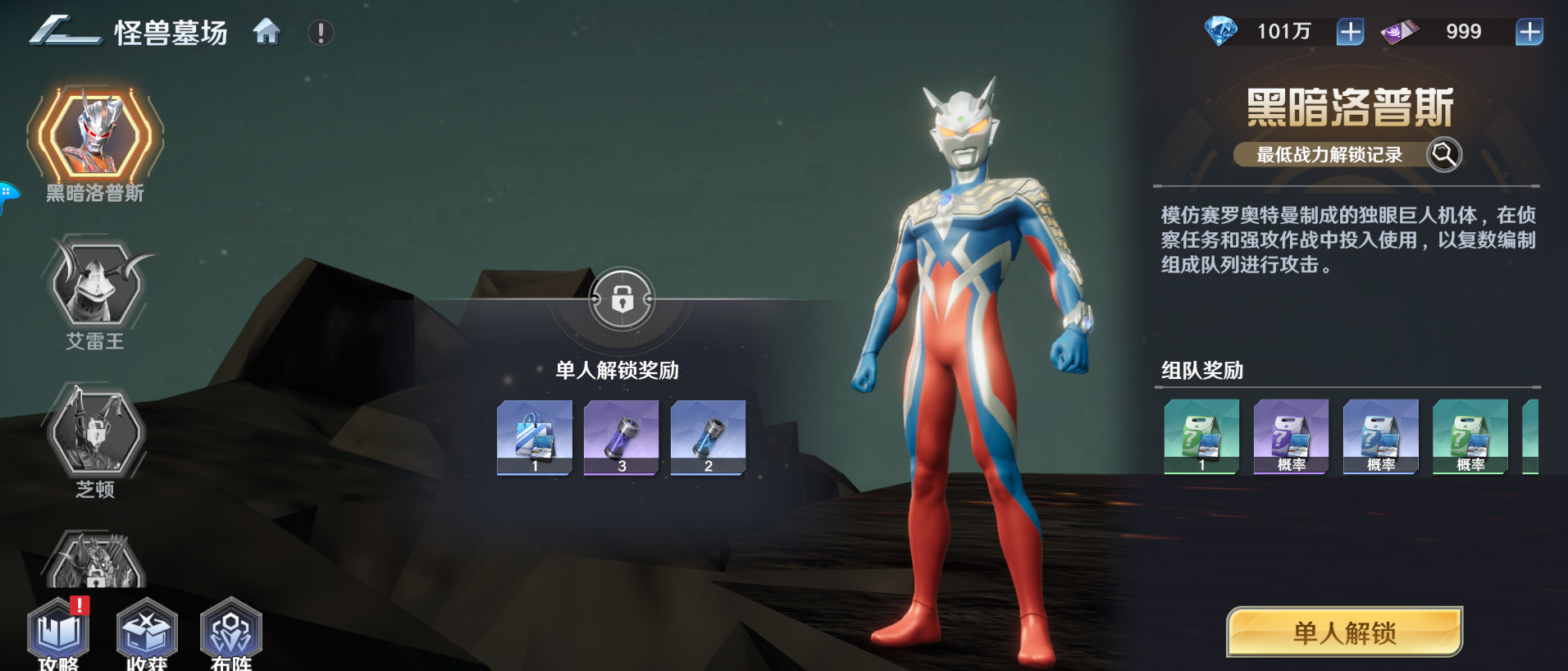
Task: Select the locked 芝顿 boss portrait
Action: coord(96,431)
